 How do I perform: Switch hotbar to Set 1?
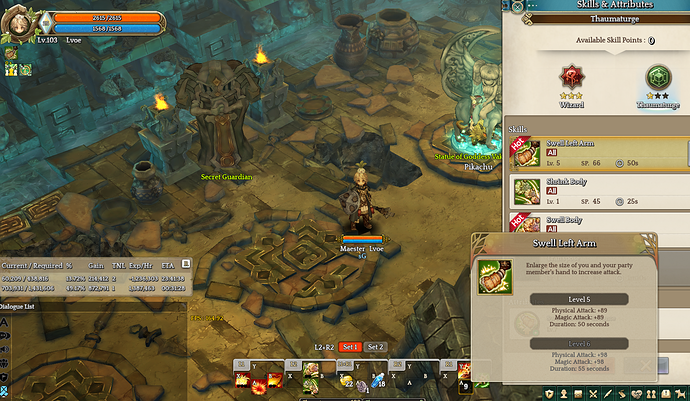coord(349,346)
